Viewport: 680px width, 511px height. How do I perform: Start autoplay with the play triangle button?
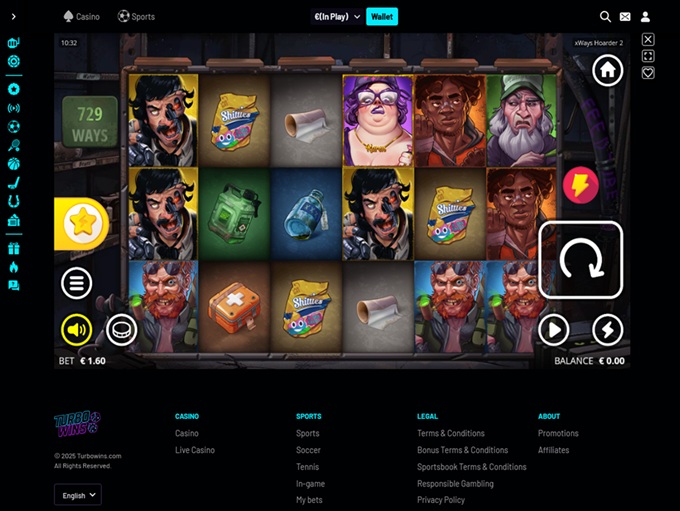click(553, 329)
